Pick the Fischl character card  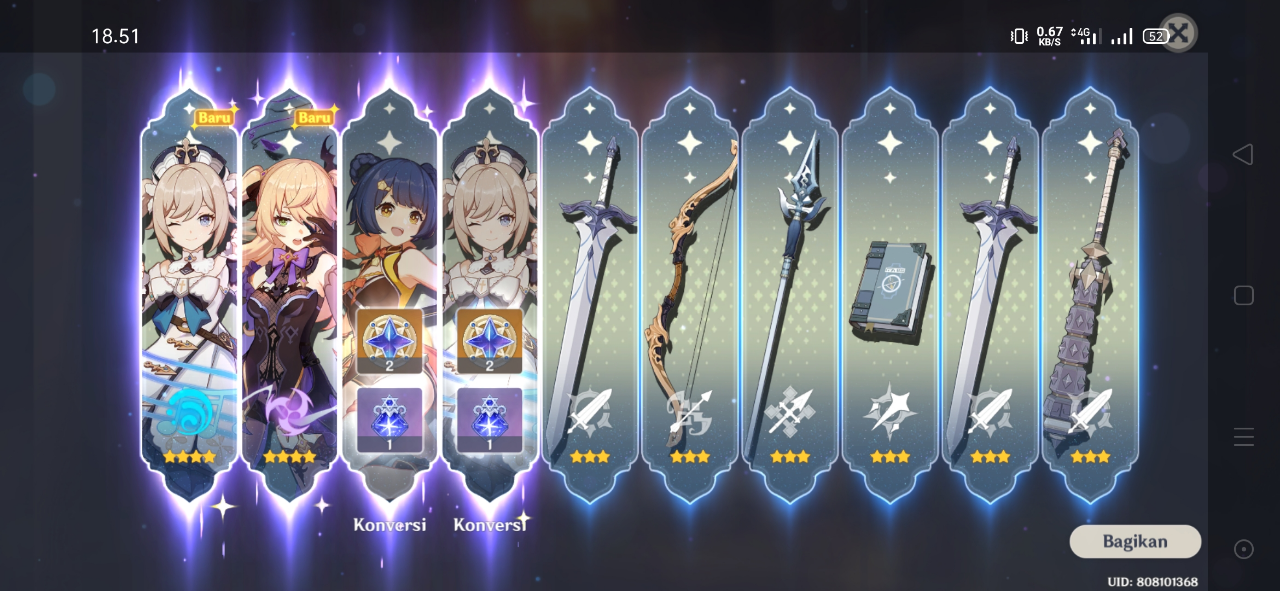(x=289, y=290)
